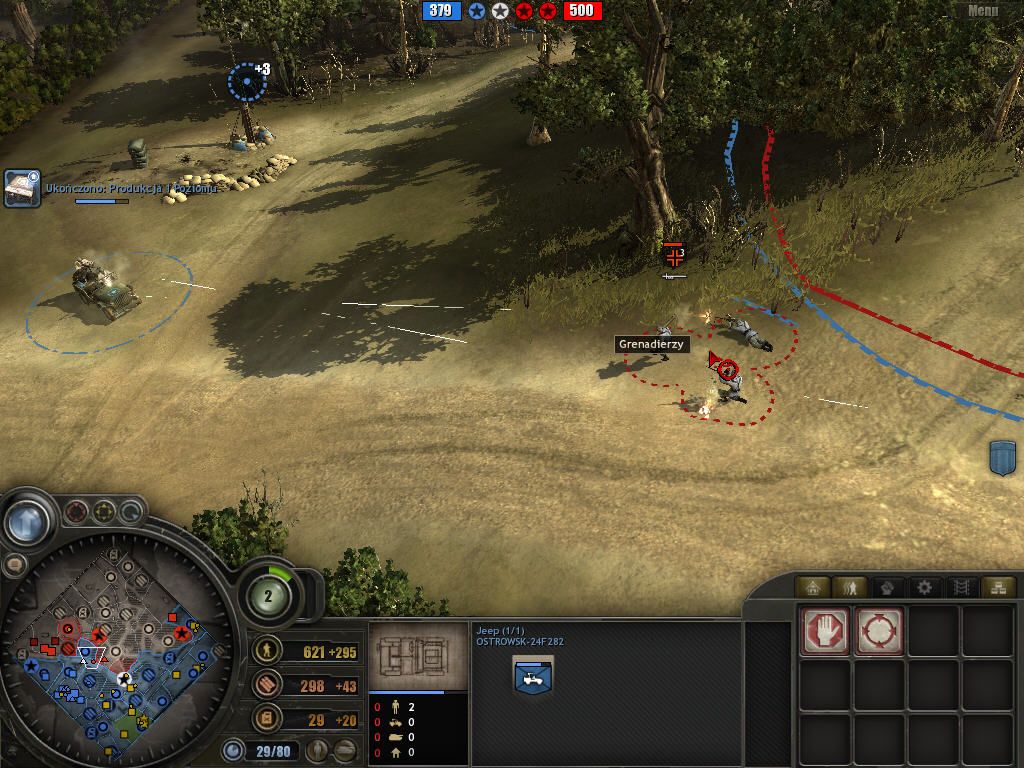This screenshot has width=1024, height=768.
Task: Click the Grenadierzy unit label
Action: coord(651,344)
